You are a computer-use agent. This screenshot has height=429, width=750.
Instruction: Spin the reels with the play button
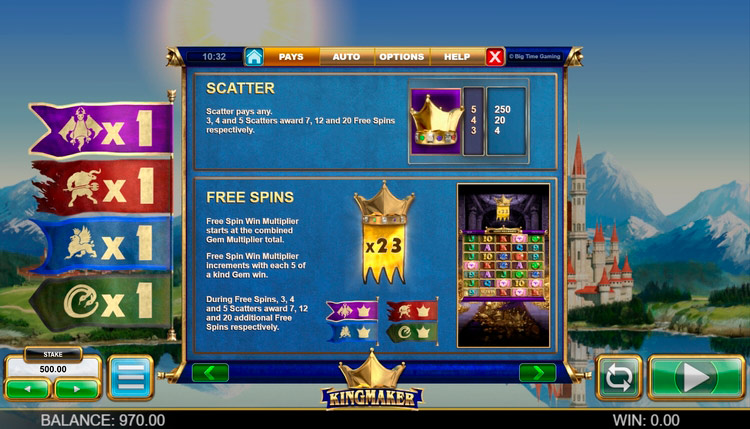(x=696, y=378)
